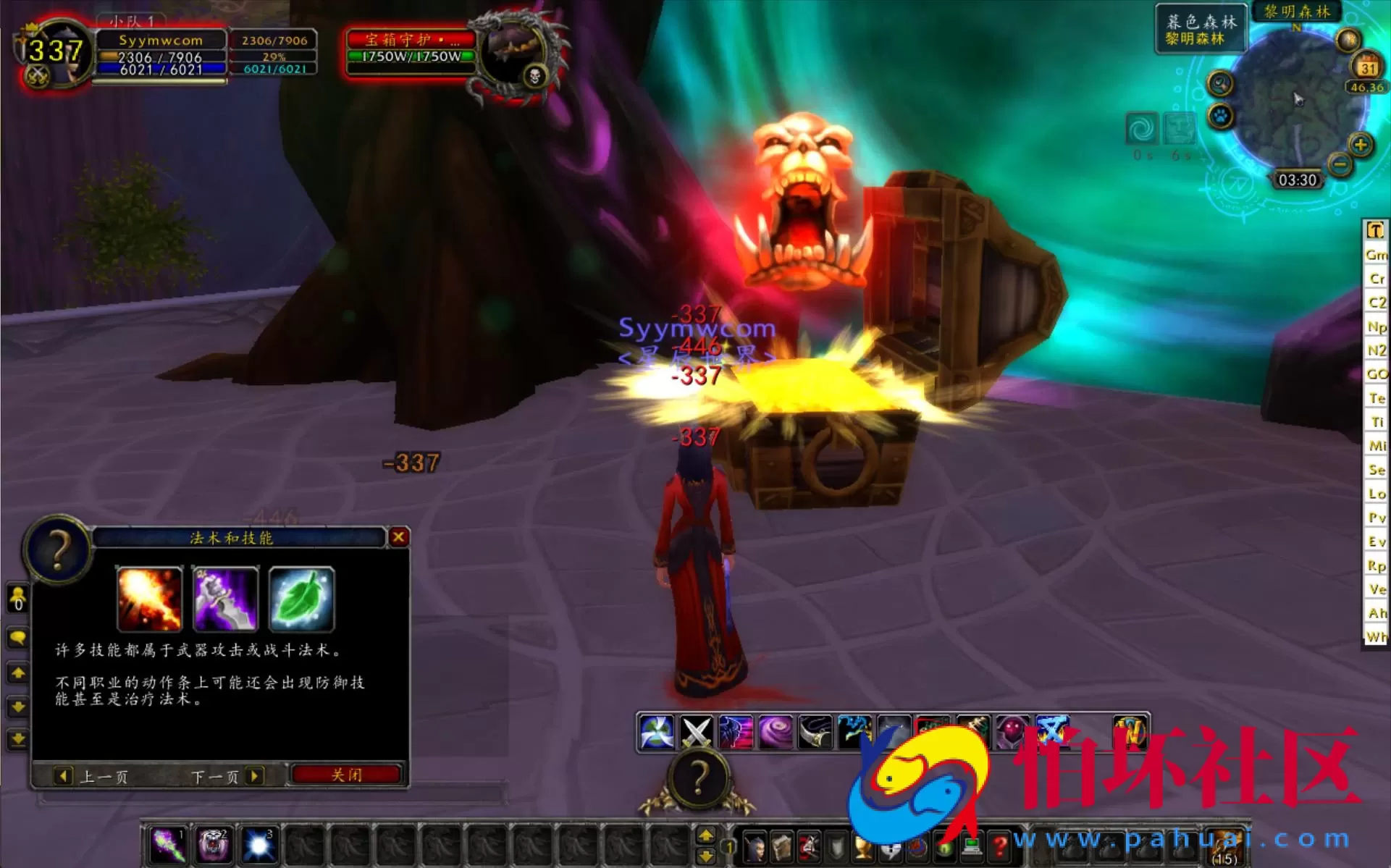The height and width of the screenshot is (868, 1391).
Task: Open the backpack bag showing (15) slots
Action: pyautogui.click(x=1226, y=847)
